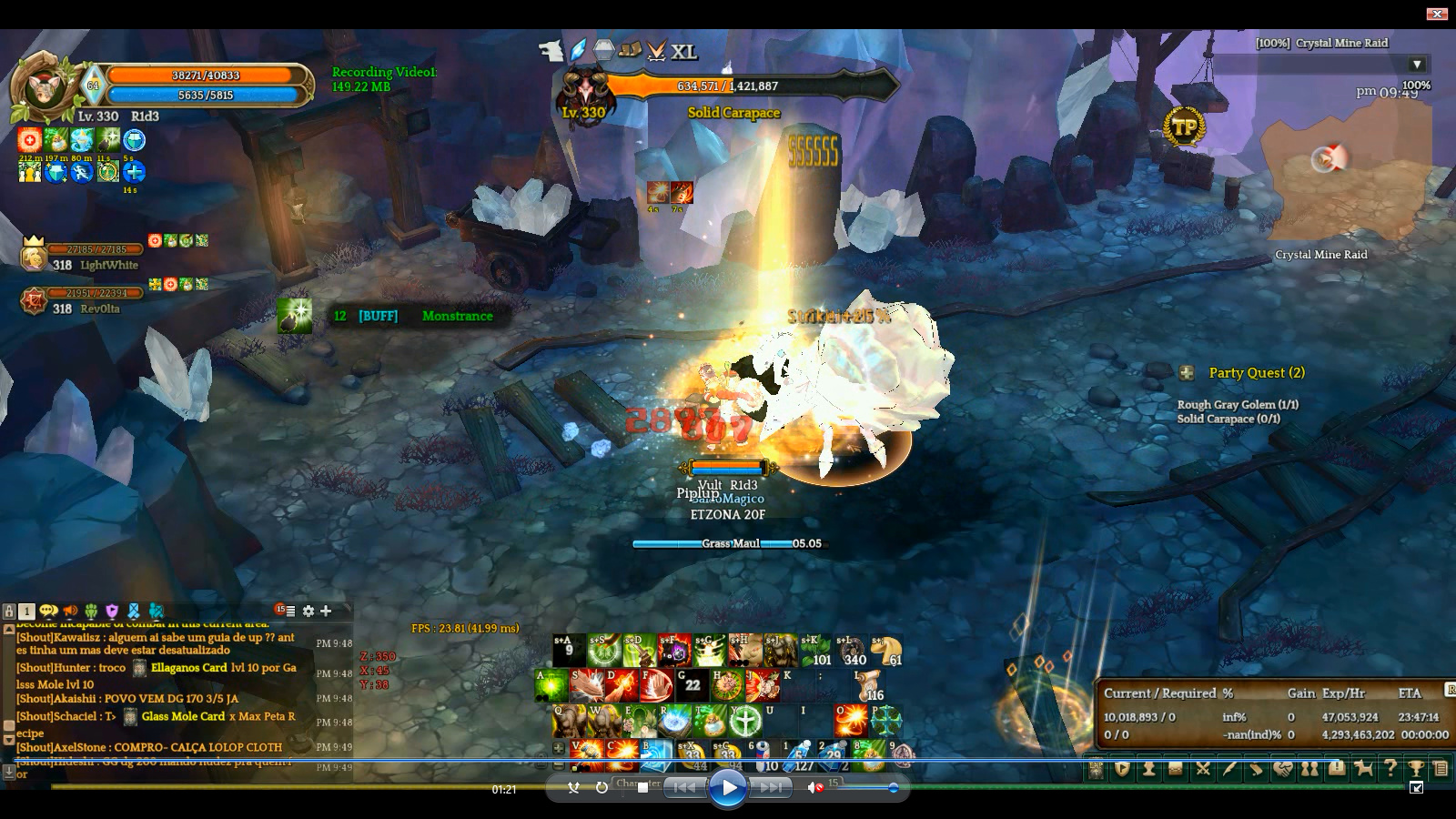Click the Crystal Mine Raid minimap
The width and height of the screenshot is (1456, 819).
(x=1347, y=173)
